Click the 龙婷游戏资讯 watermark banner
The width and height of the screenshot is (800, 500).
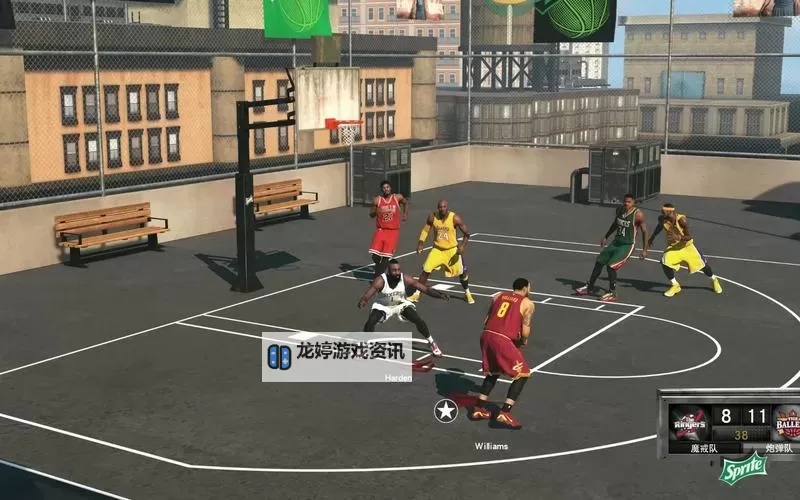(x=337, y=356)
